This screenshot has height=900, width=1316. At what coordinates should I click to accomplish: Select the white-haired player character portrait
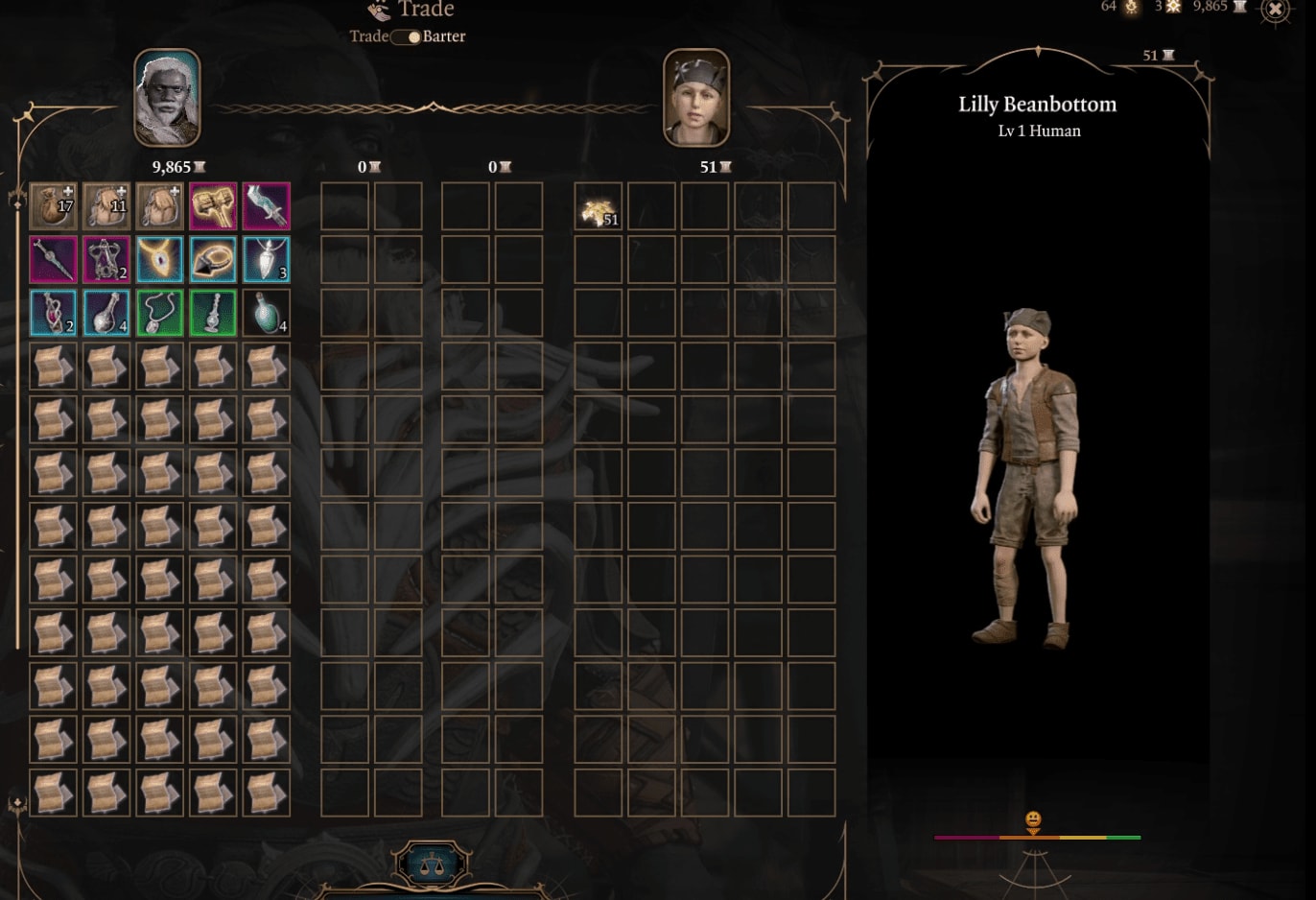167,98
